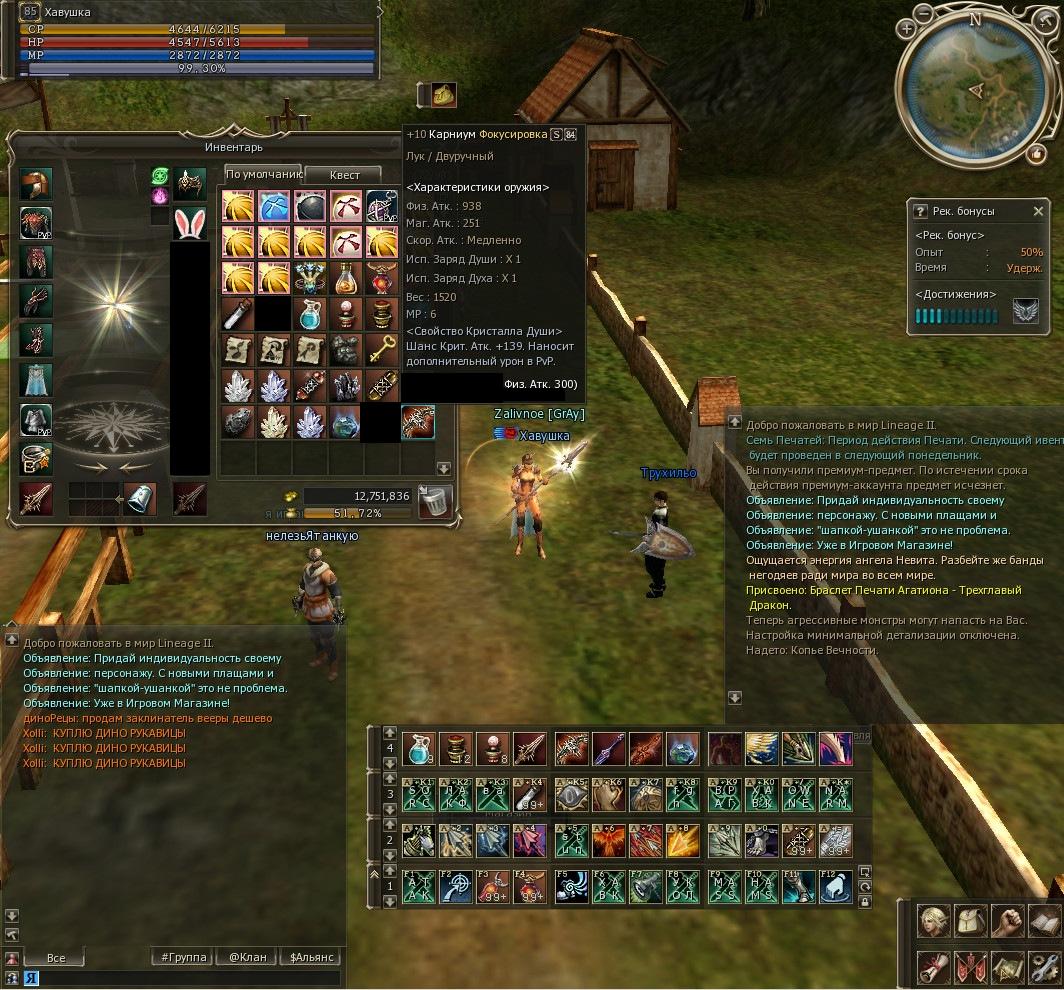Image resolution: width=1064 pixels, height=990 pixels.
Task: Switch to the Квест inventory tab
Action: click(x=344, y=175)
